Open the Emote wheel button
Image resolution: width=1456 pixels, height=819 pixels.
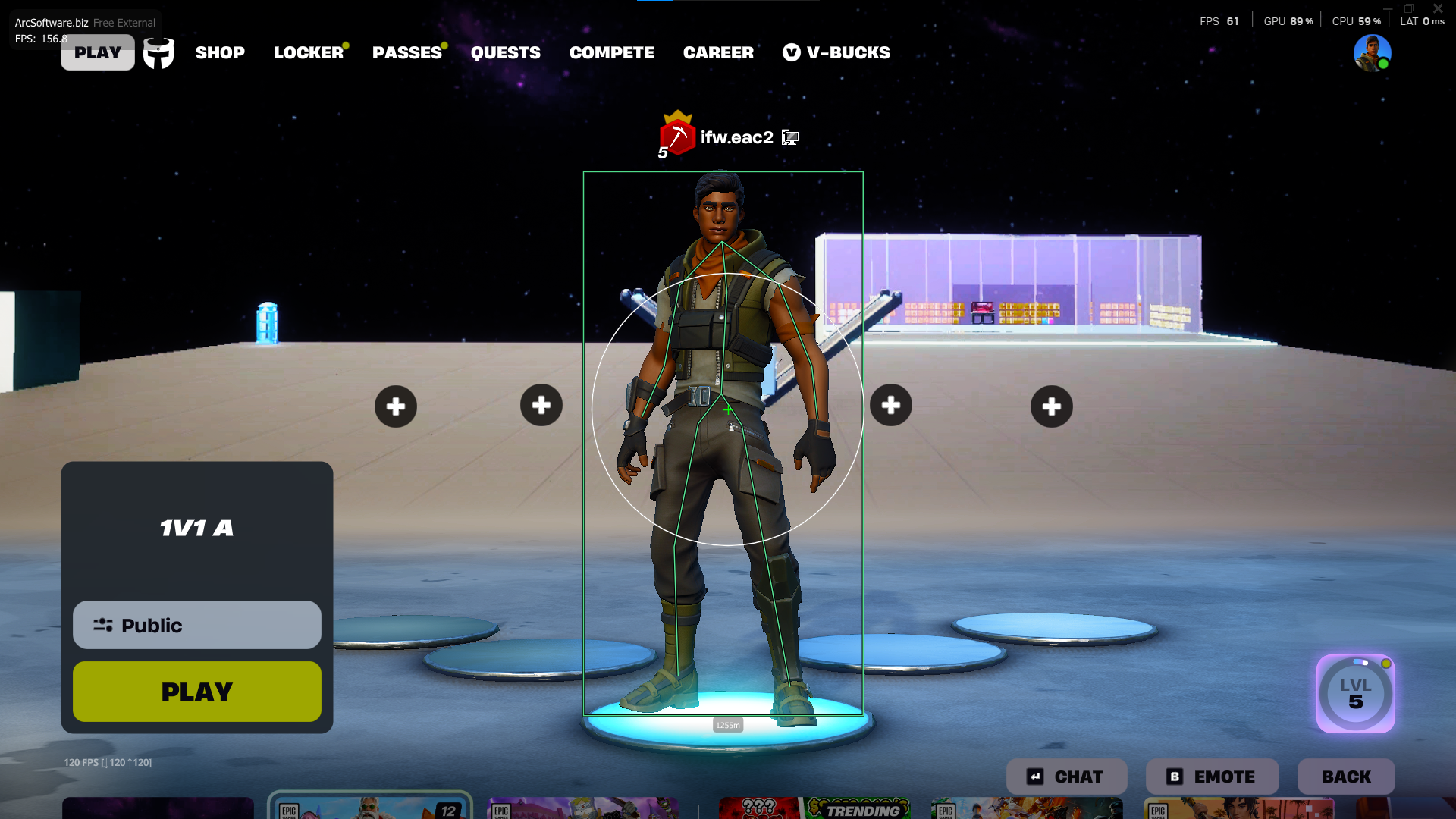click(x=1212, y=777)
